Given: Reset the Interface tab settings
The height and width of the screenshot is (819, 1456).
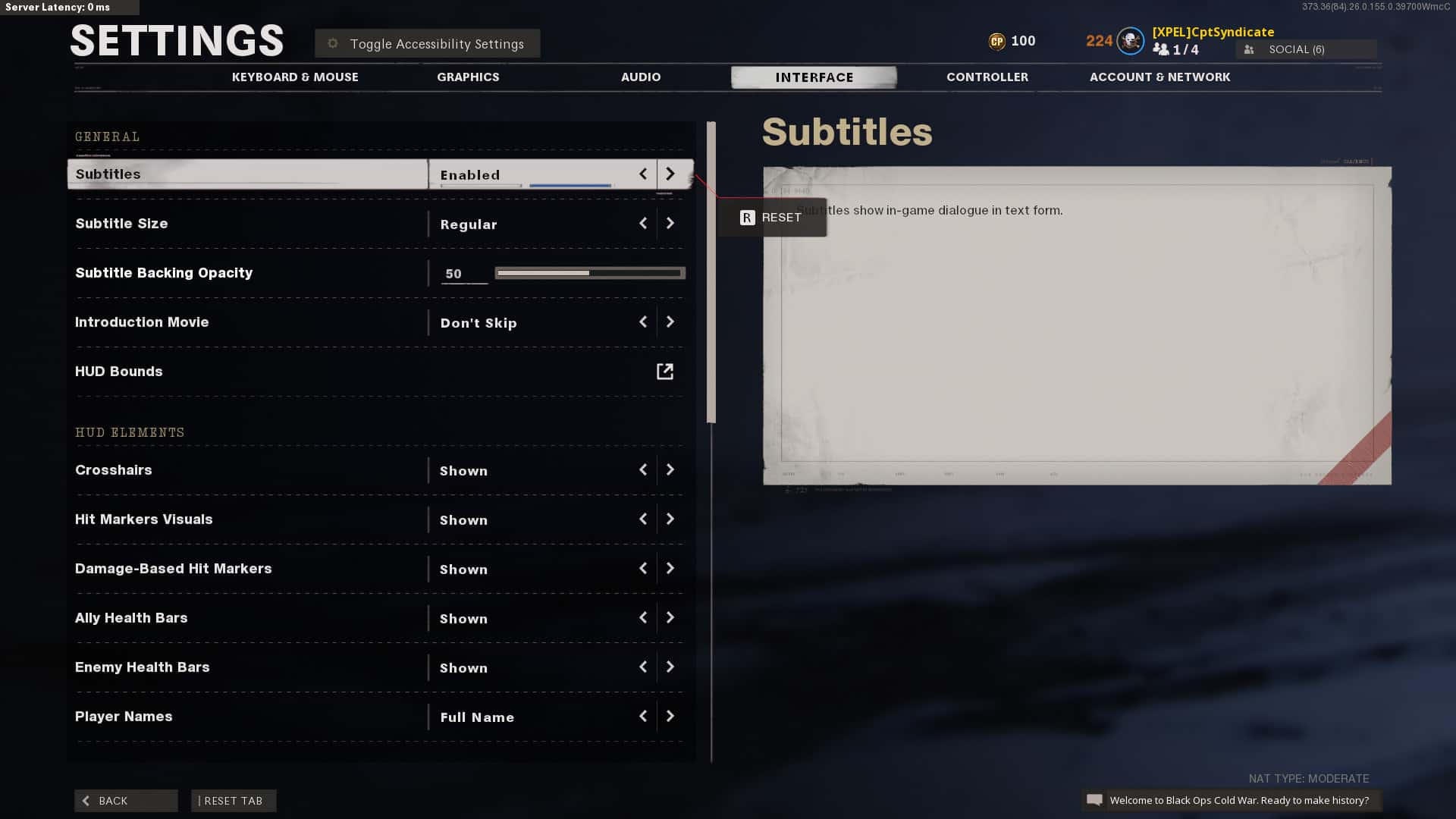Looking at the screenshot, I should (234, 801).
